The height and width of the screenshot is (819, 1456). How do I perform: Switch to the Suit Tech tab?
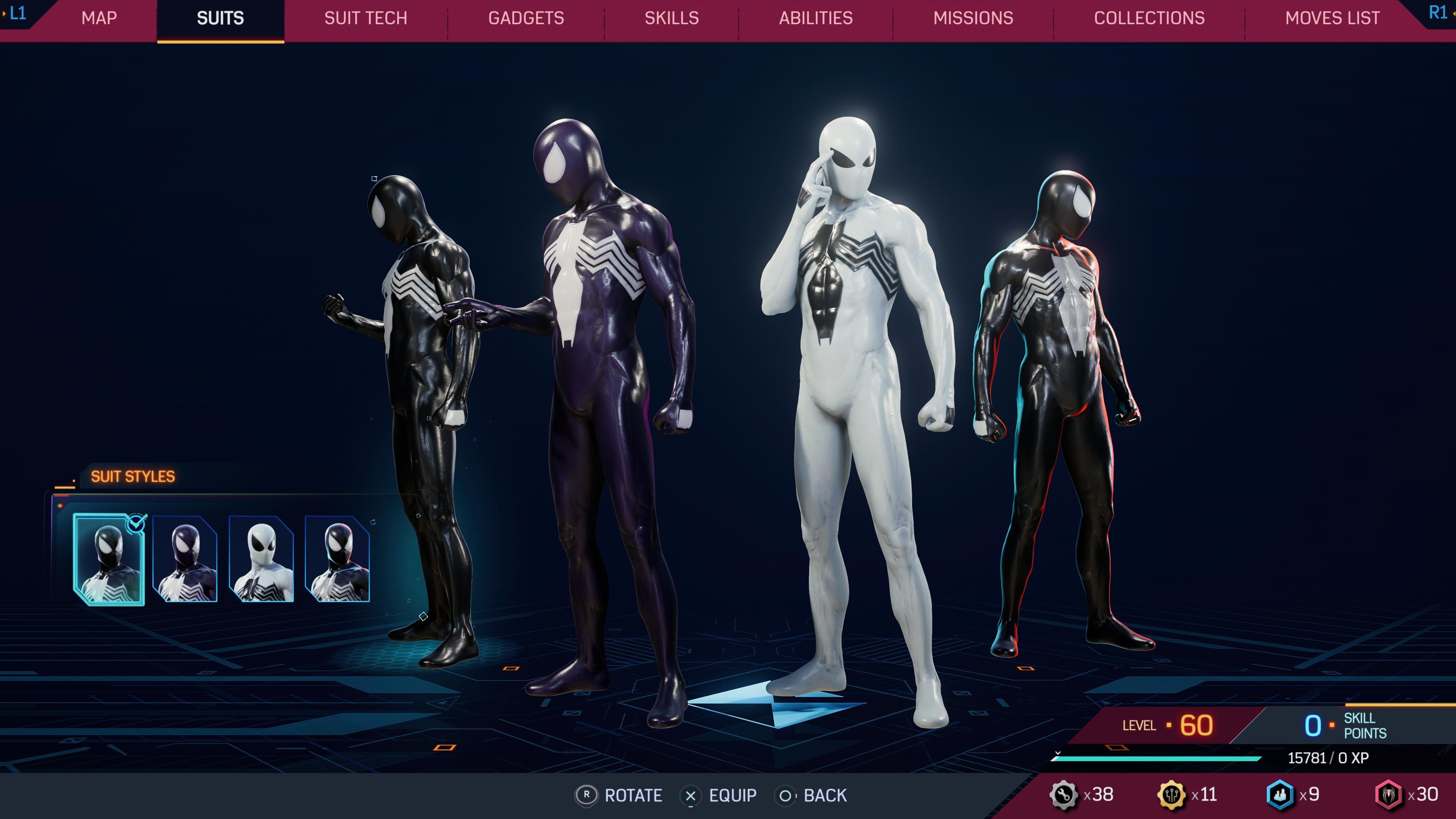365,18
